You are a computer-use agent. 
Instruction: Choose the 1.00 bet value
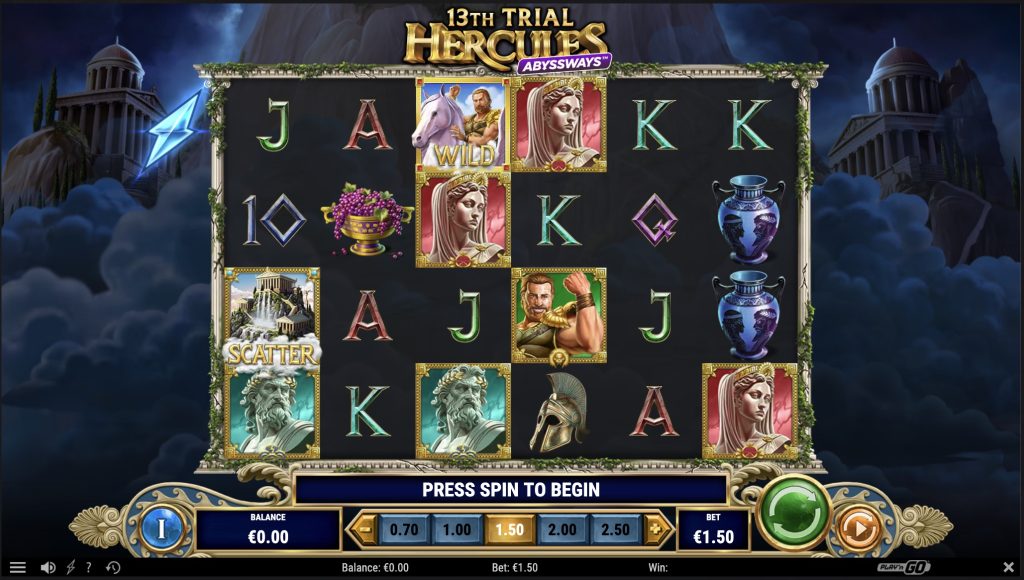tap(456, 529)
